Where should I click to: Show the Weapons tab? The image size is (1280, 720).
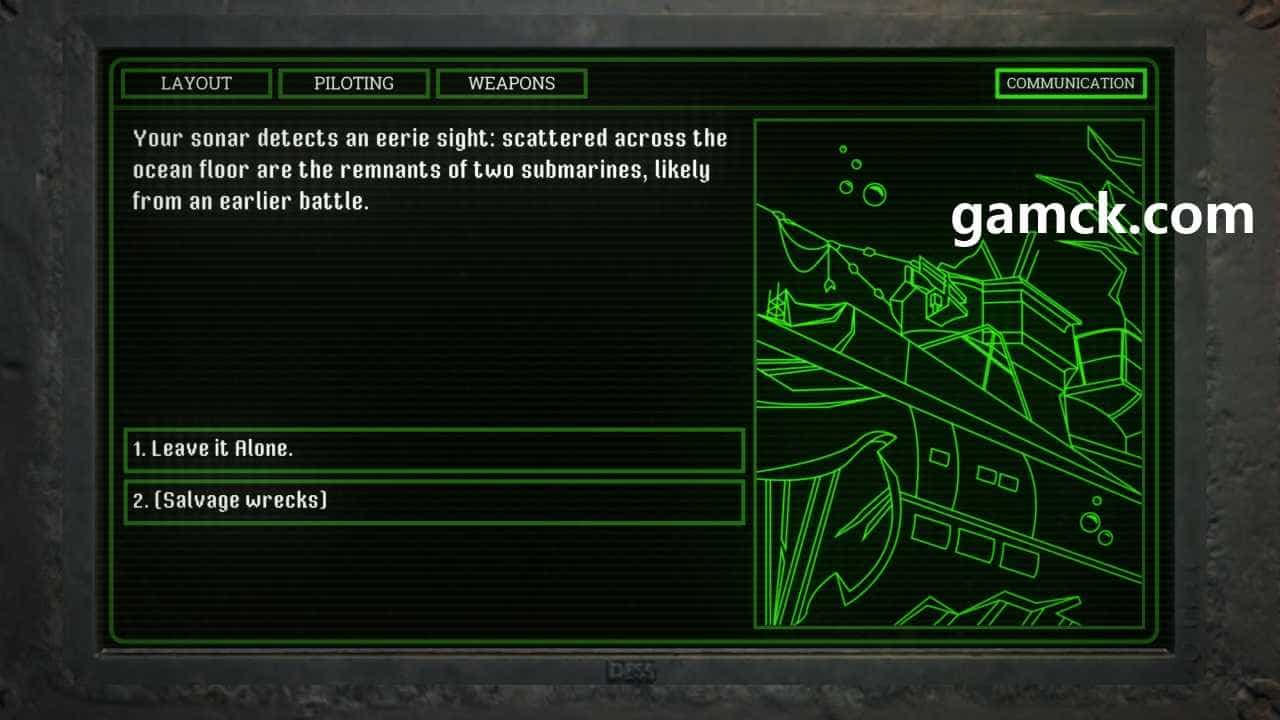tap(511, 84)
